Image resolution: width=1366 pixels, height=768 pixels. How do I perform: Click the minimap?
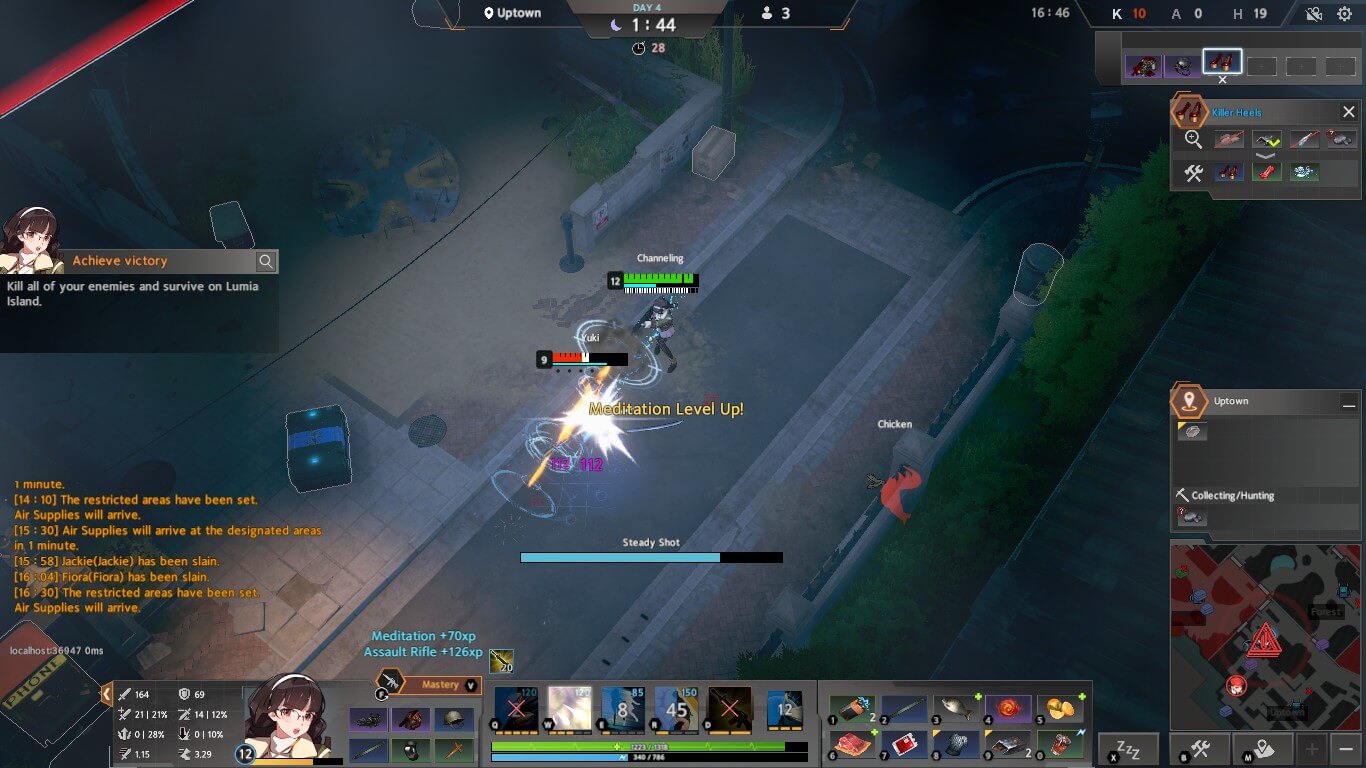(1265, 637)
